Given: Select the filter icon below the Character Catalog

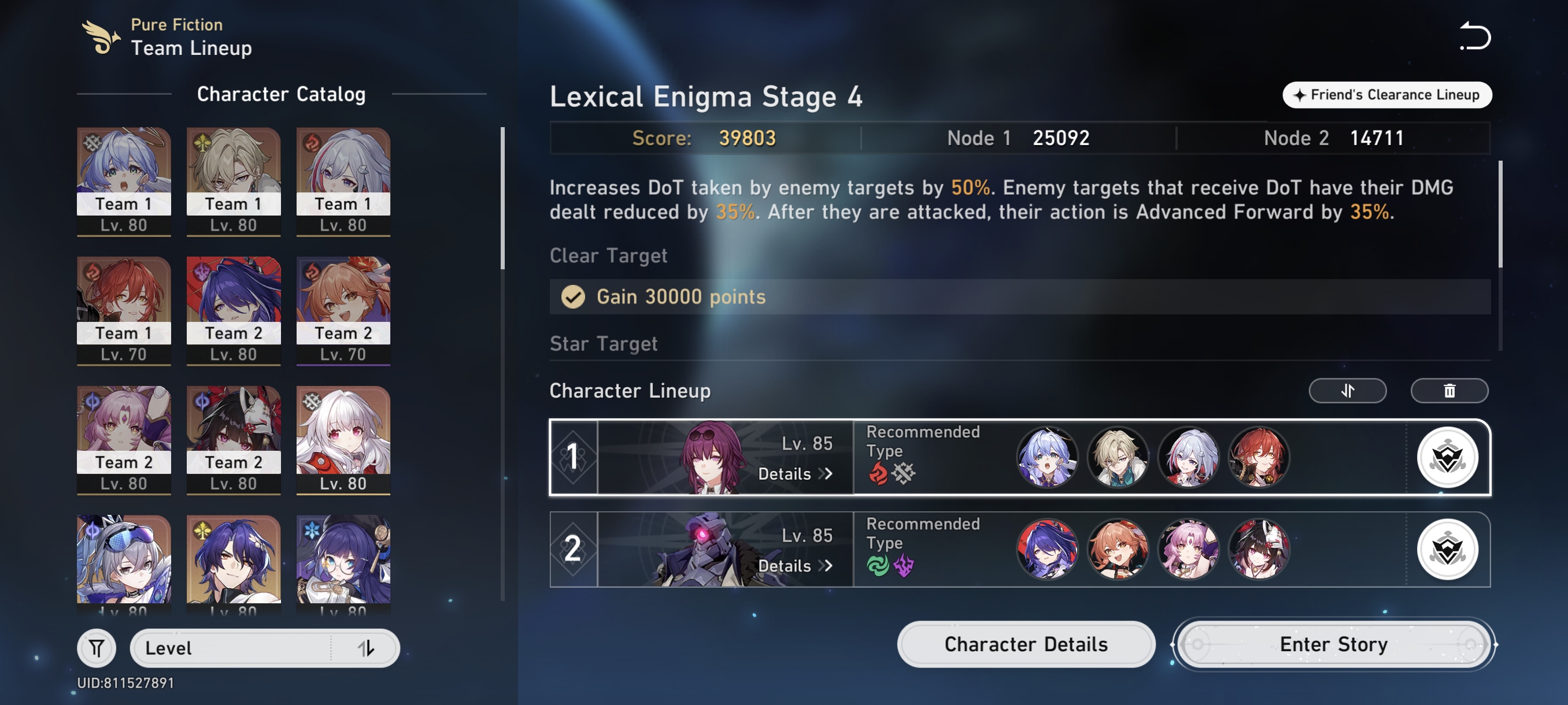Looking at the screenshot, I should tap(96, 648).
